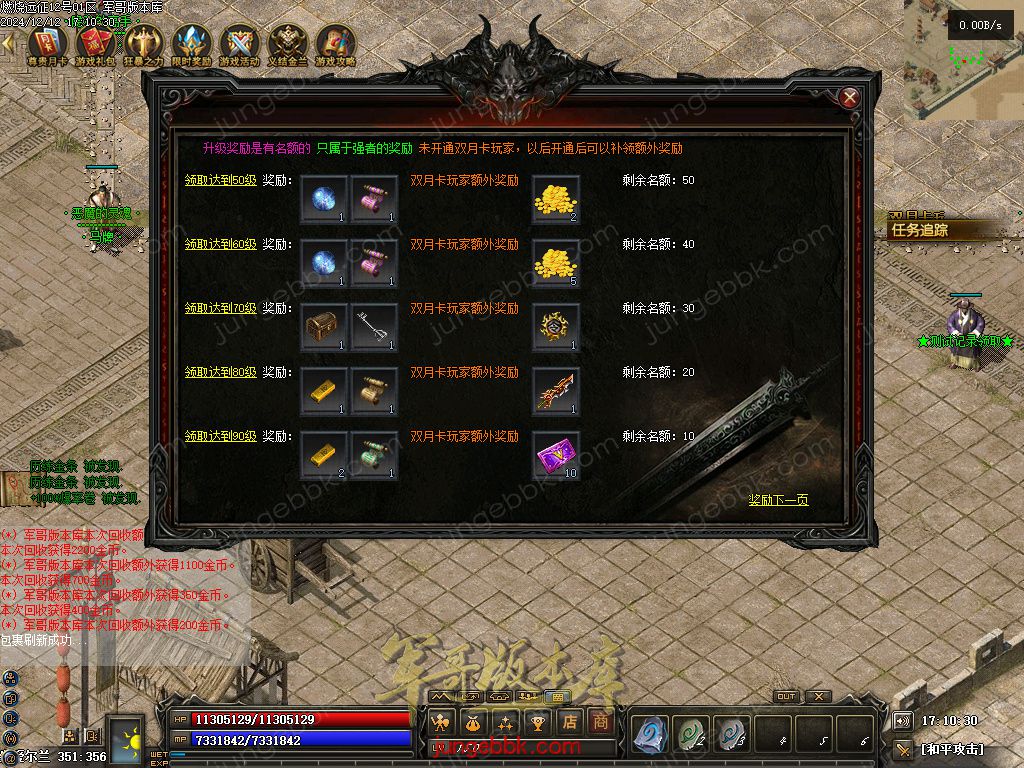Image resolution: width=1024 pixels, height=768 pixels.
Task: Go to the next rewards page
Action: pos(778,500)
